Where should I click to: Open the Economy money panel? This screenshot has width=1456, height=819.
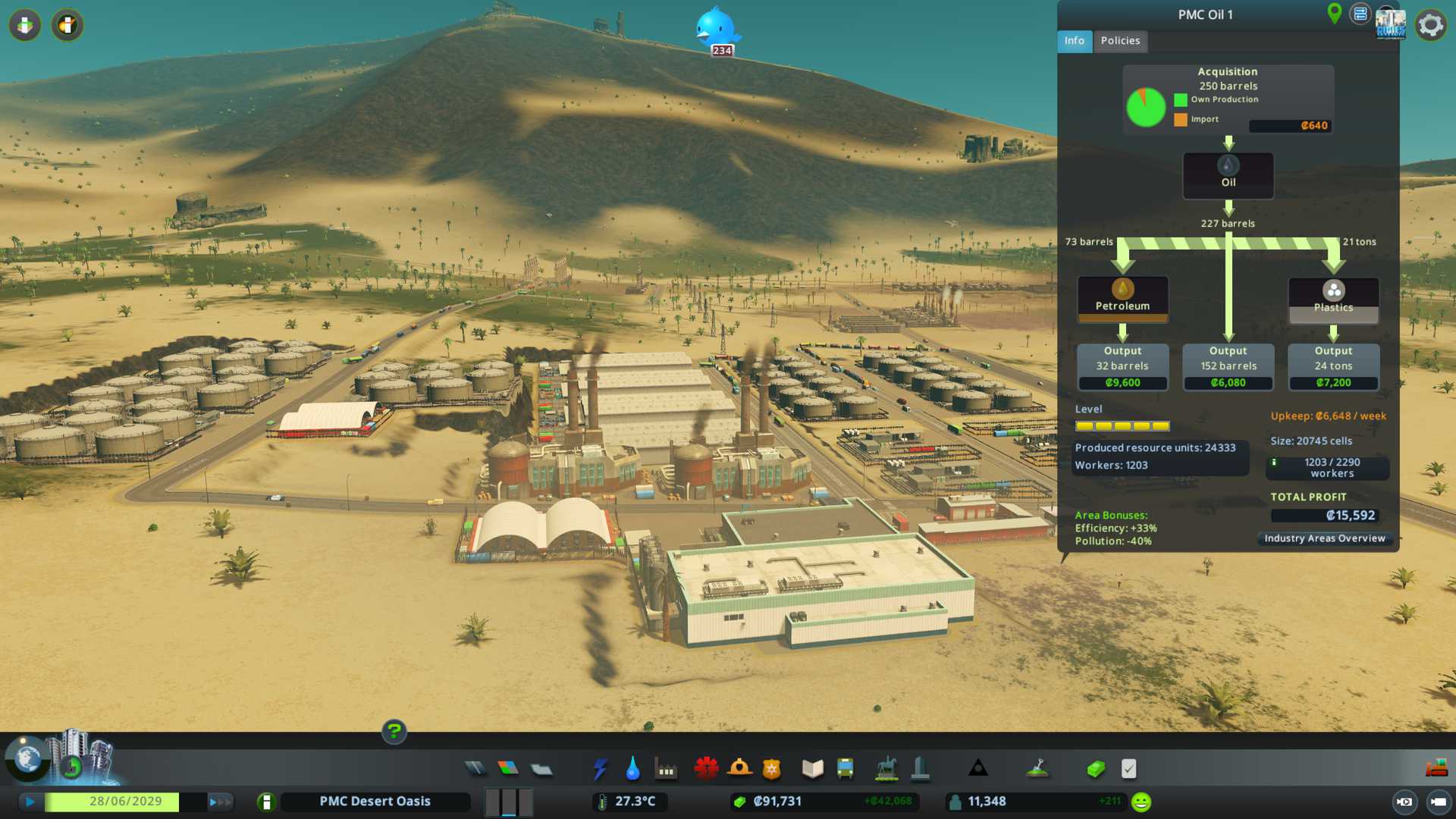1095,769
